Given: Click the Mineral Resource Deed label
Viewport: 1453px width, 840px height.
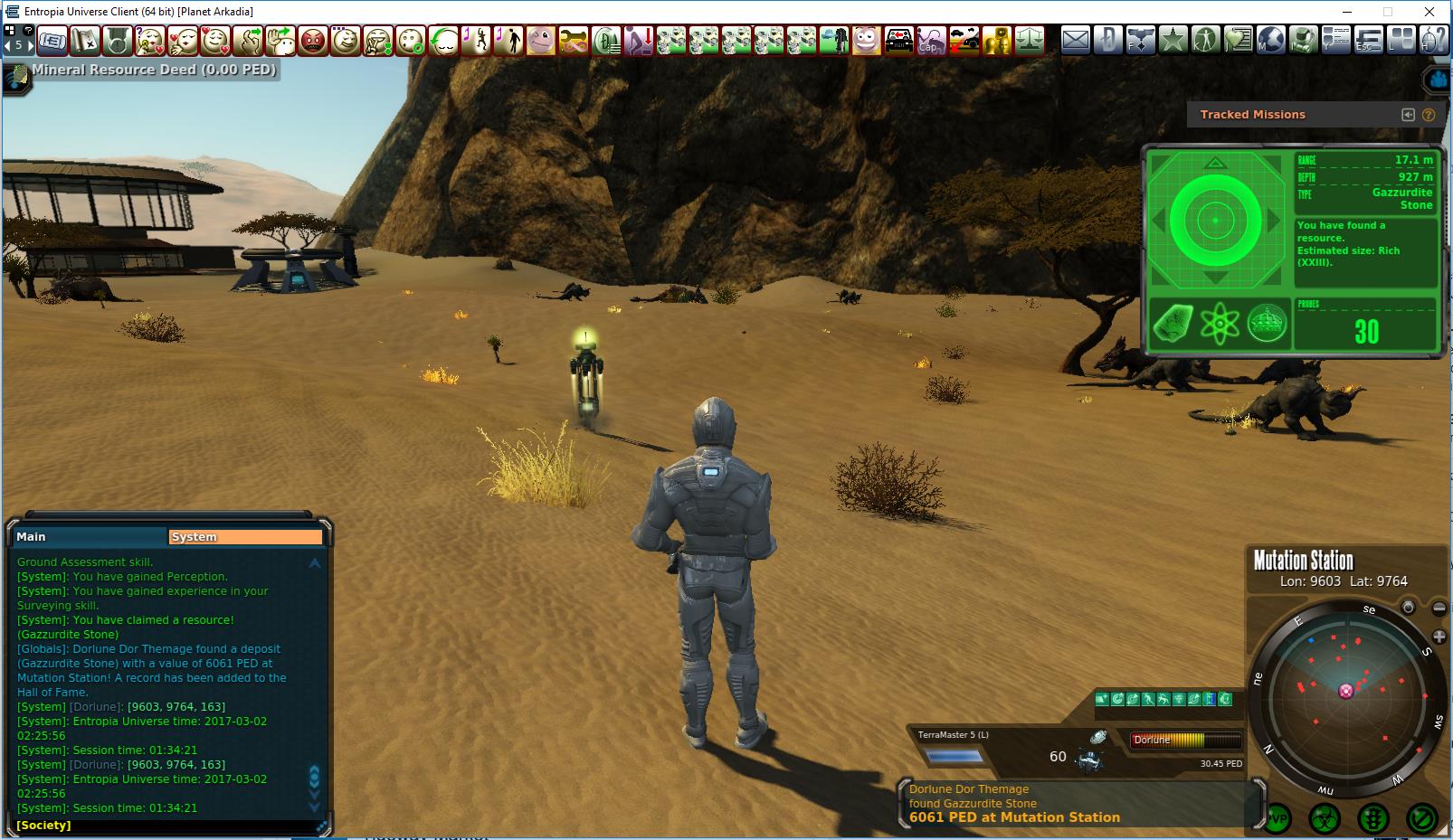Looking at the screenshot, I should [x=154, y=70].
